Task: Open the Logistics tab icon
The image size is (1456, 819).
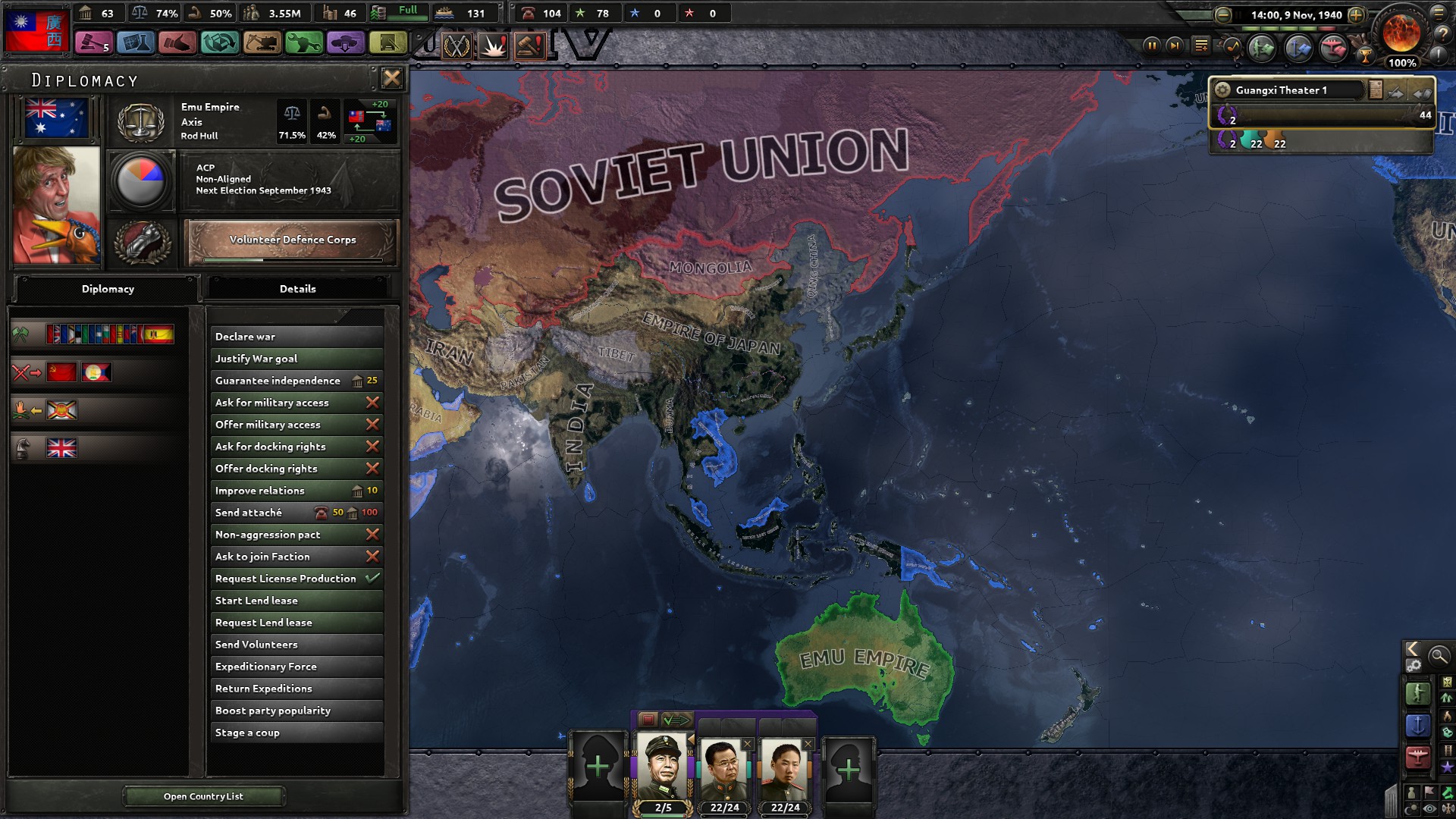Action: pos(389,43)
